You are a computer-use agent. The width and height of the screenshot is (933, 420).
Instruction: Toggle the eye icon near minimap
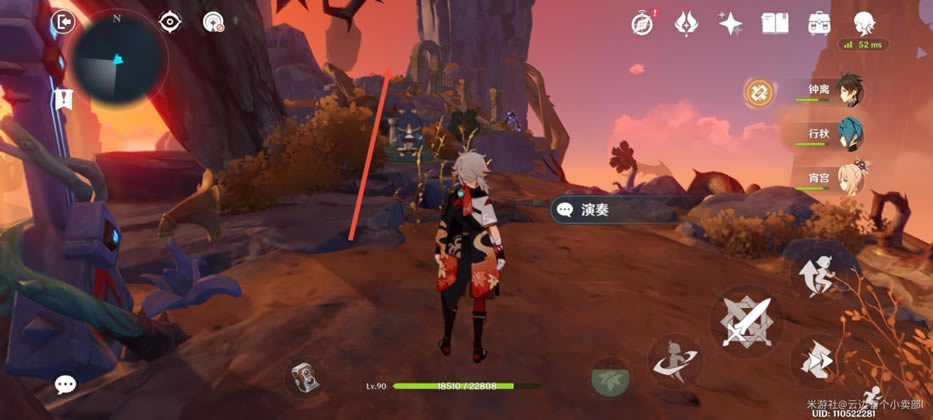(x=170, y=21)
